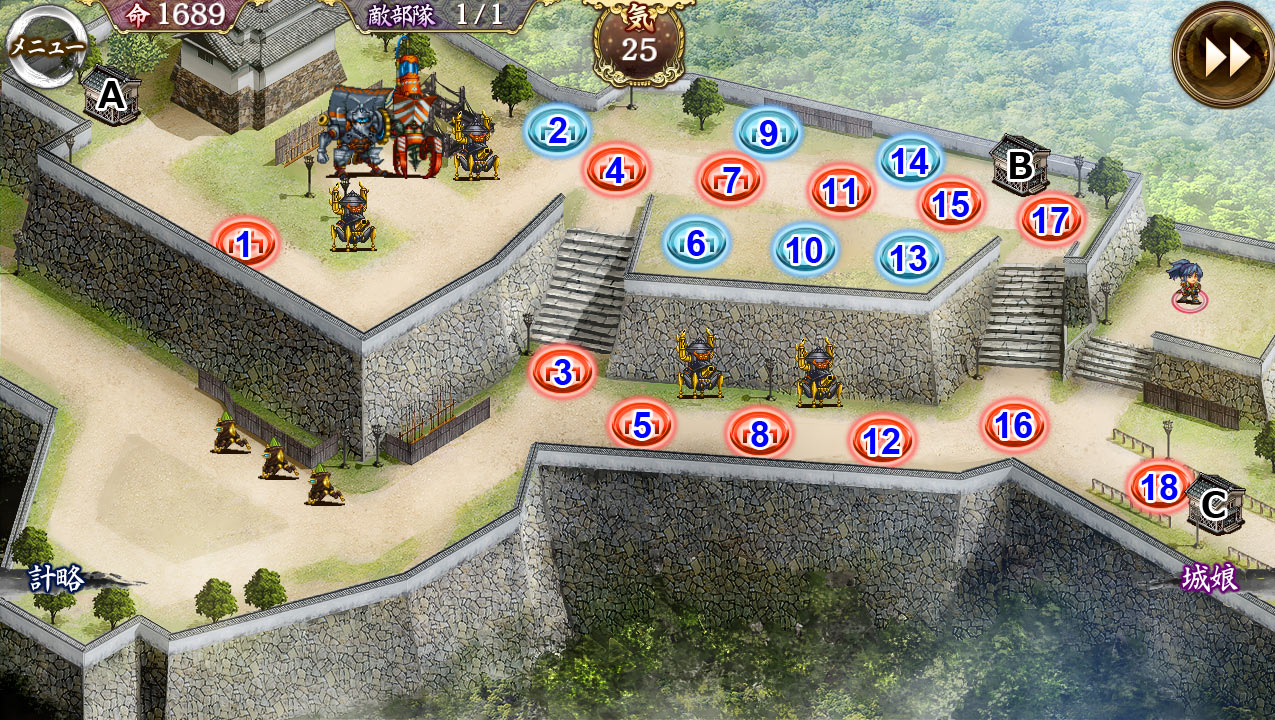Pick red deployment slot 8

(x=760, y=434)
